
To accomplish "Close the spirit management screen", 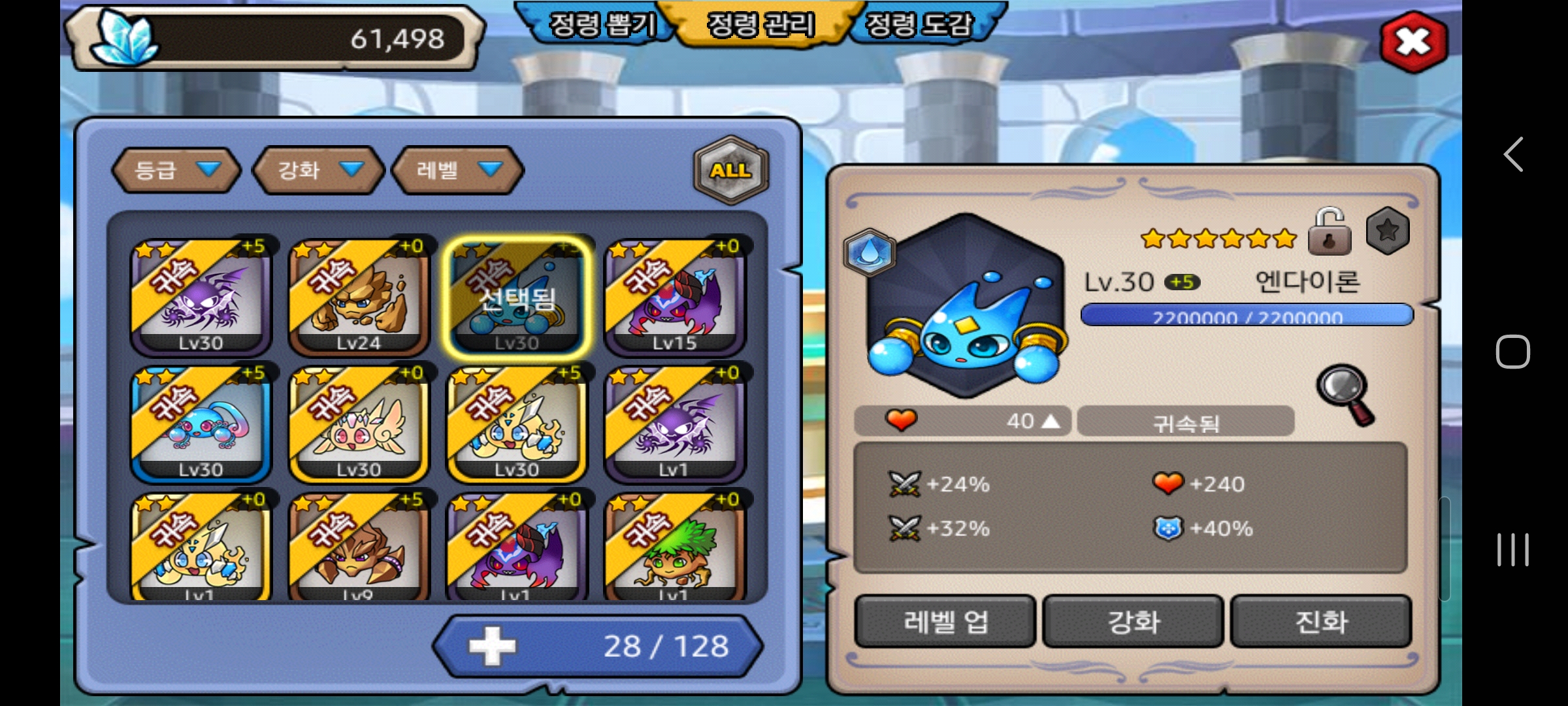I will click(x=1413, y=42).
